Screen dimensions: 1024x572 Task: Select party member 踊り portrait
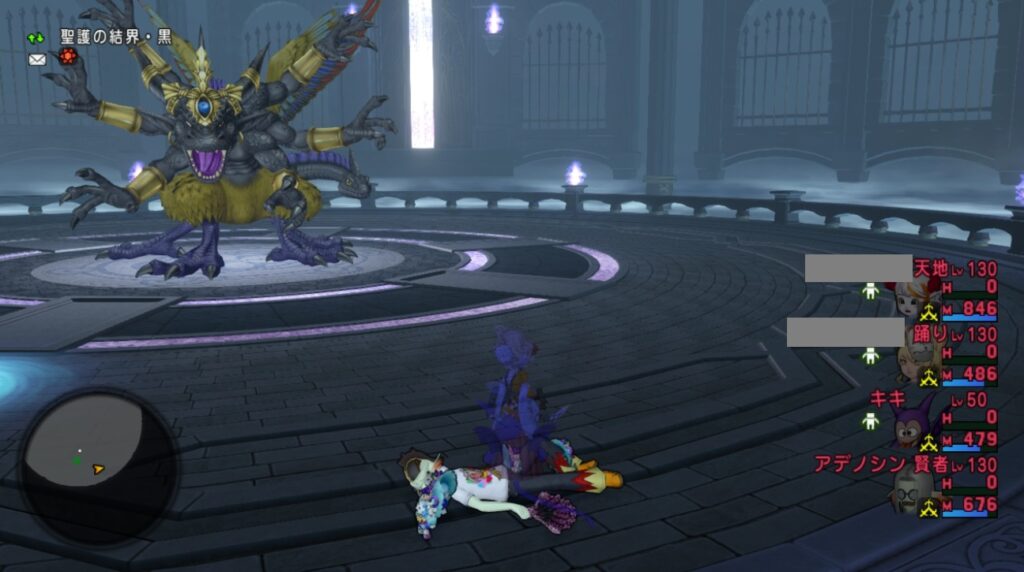click(x=912, y=360)
